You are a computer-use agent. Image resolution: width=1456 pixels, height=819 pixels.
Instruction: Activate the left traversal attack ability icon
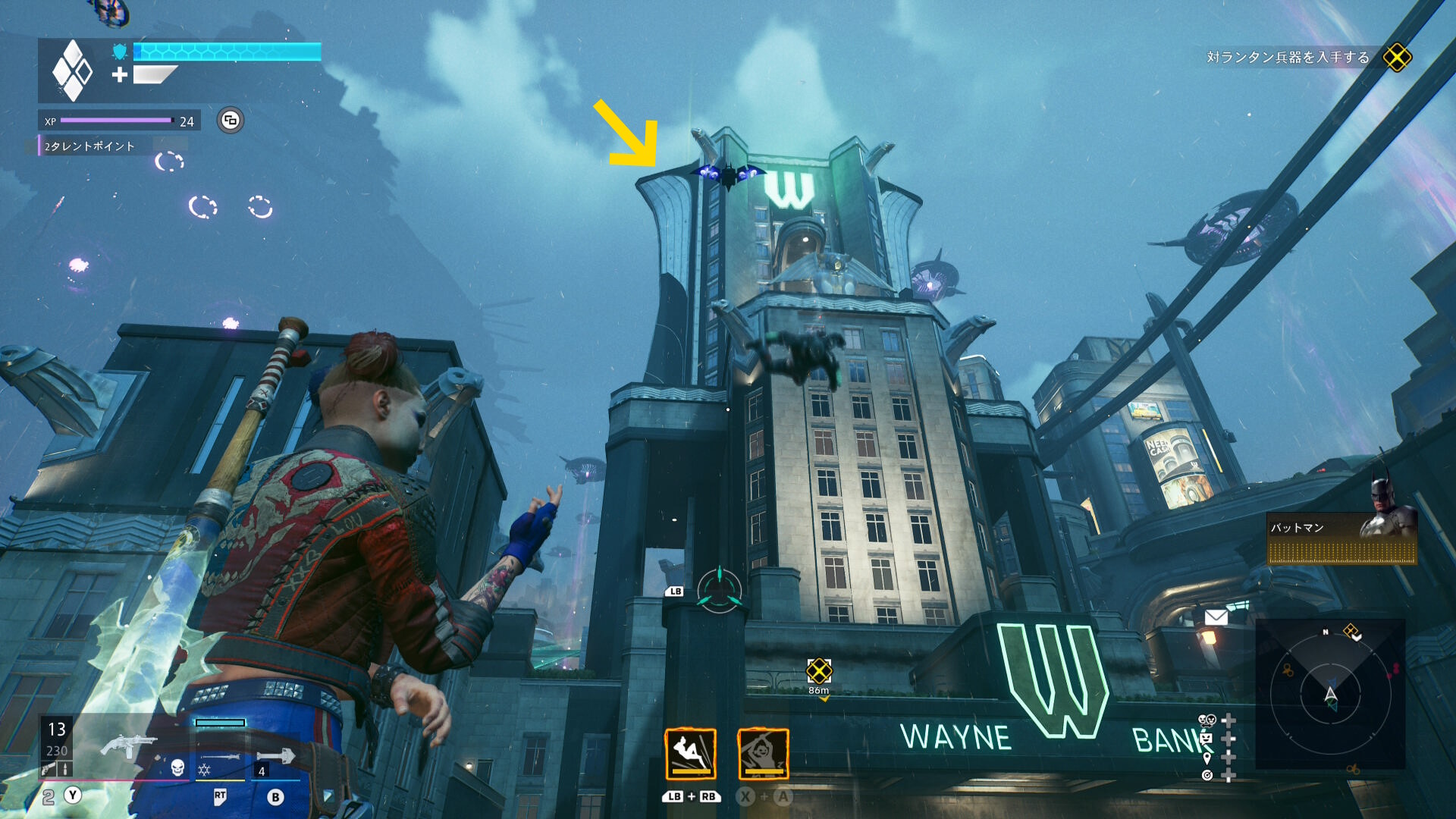coord(690,754)
